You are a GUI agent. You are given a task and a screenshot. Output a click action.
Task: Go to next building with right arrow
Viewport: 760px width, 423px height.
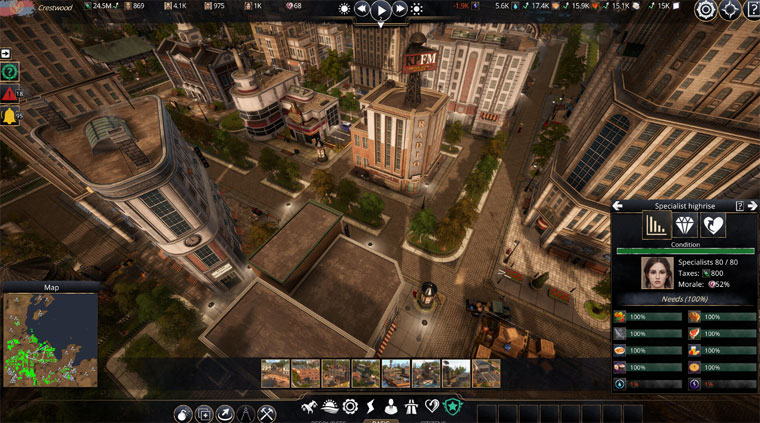click(751, 206)
